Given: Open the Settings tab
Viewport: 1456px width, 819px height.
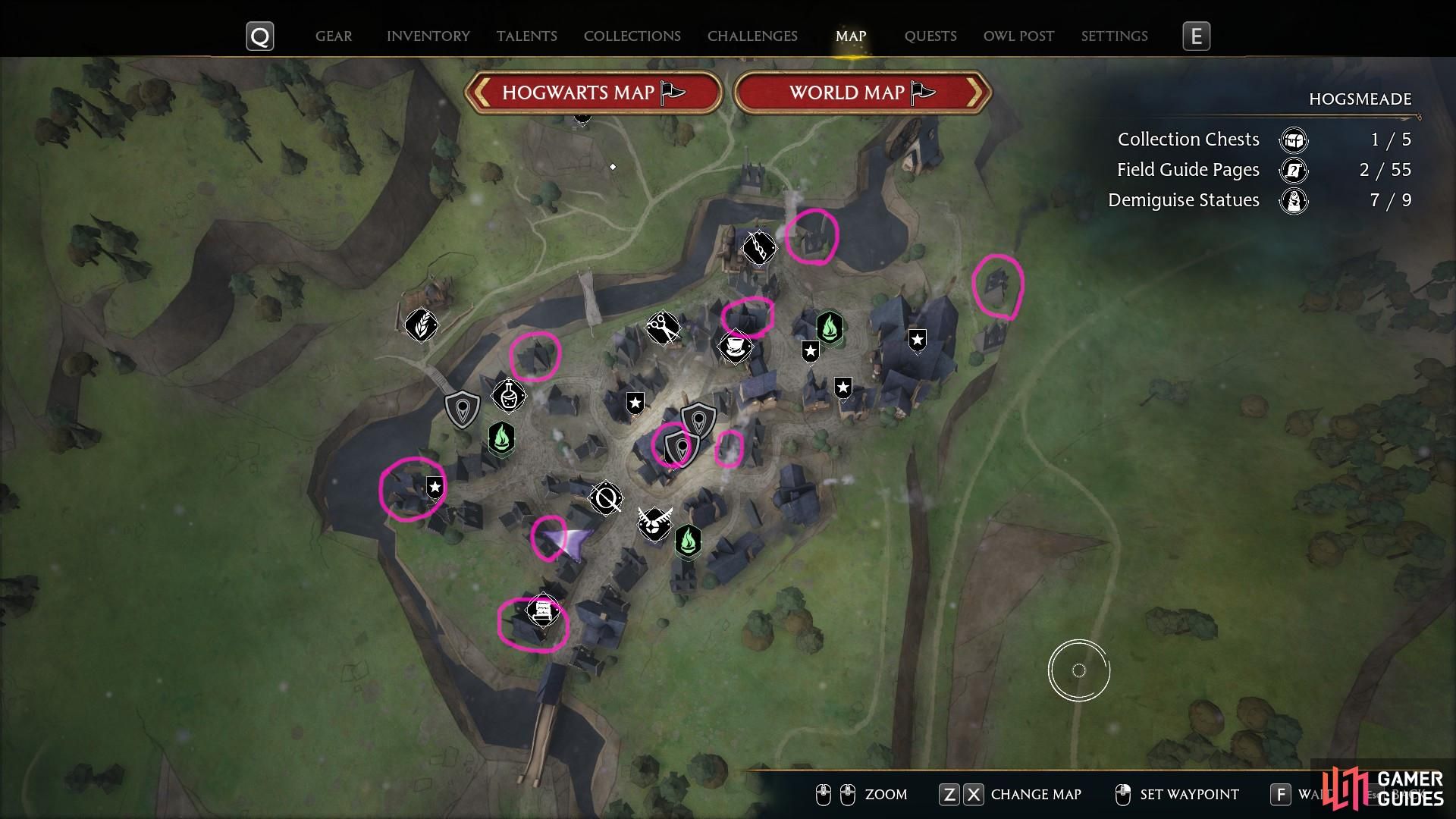Looking at the screenshot, I should [1114, 36].
